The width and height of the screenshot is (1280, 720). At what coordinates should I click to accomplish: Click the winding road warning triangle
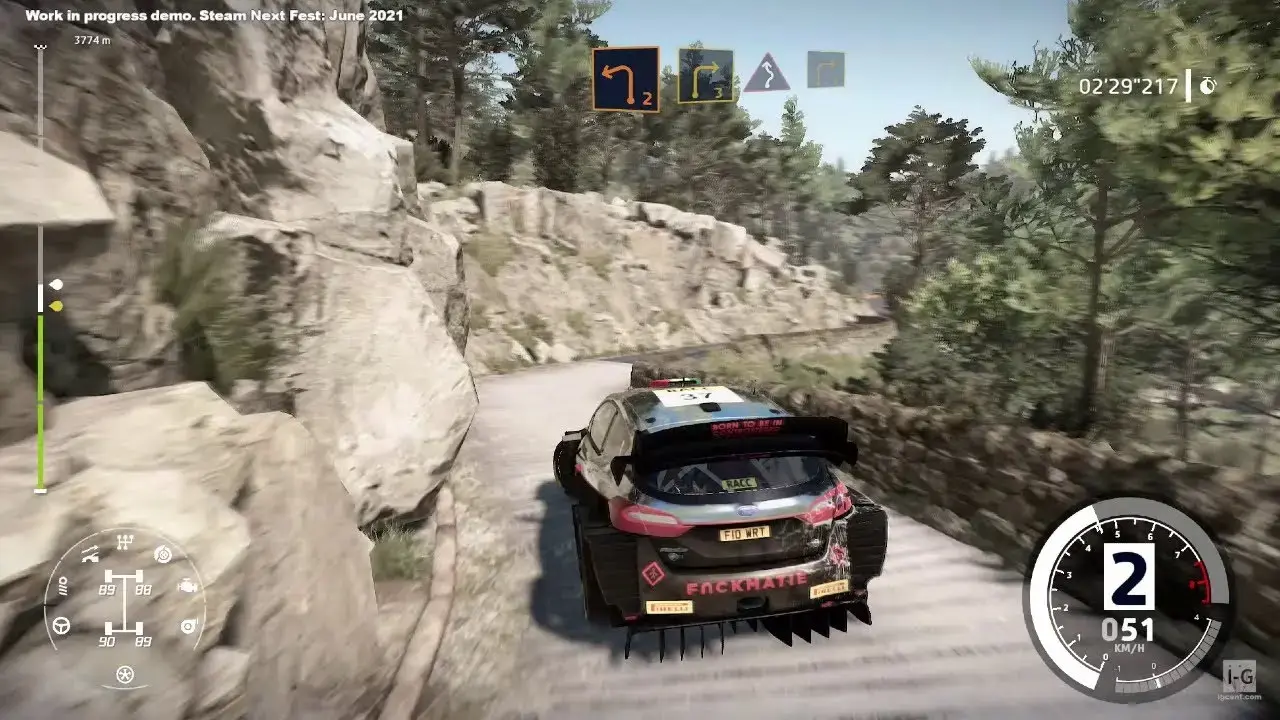(x=767, y=73)
